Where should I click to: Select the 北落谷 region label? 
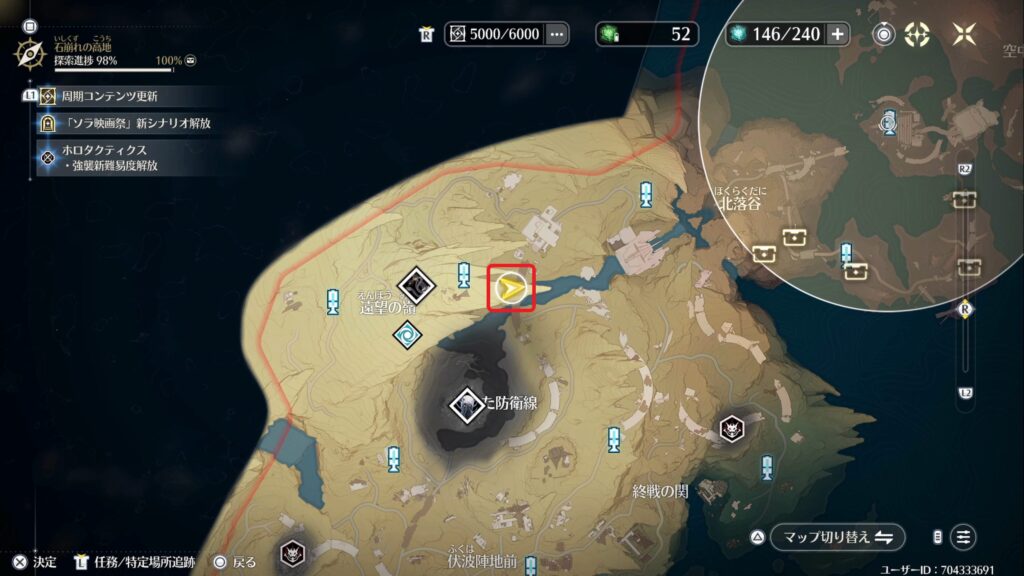[x=739, y=200]
